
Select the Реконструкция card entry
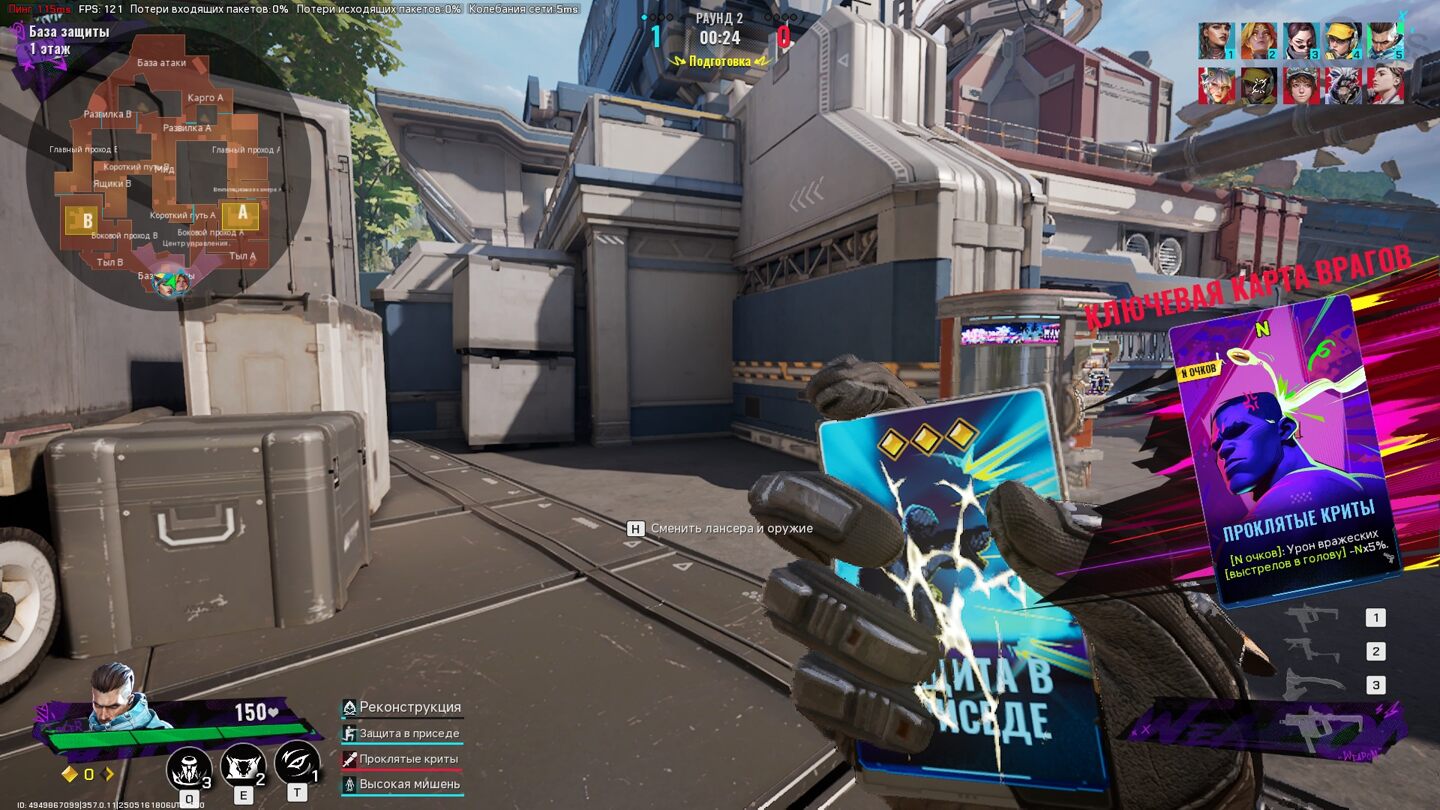402,708
